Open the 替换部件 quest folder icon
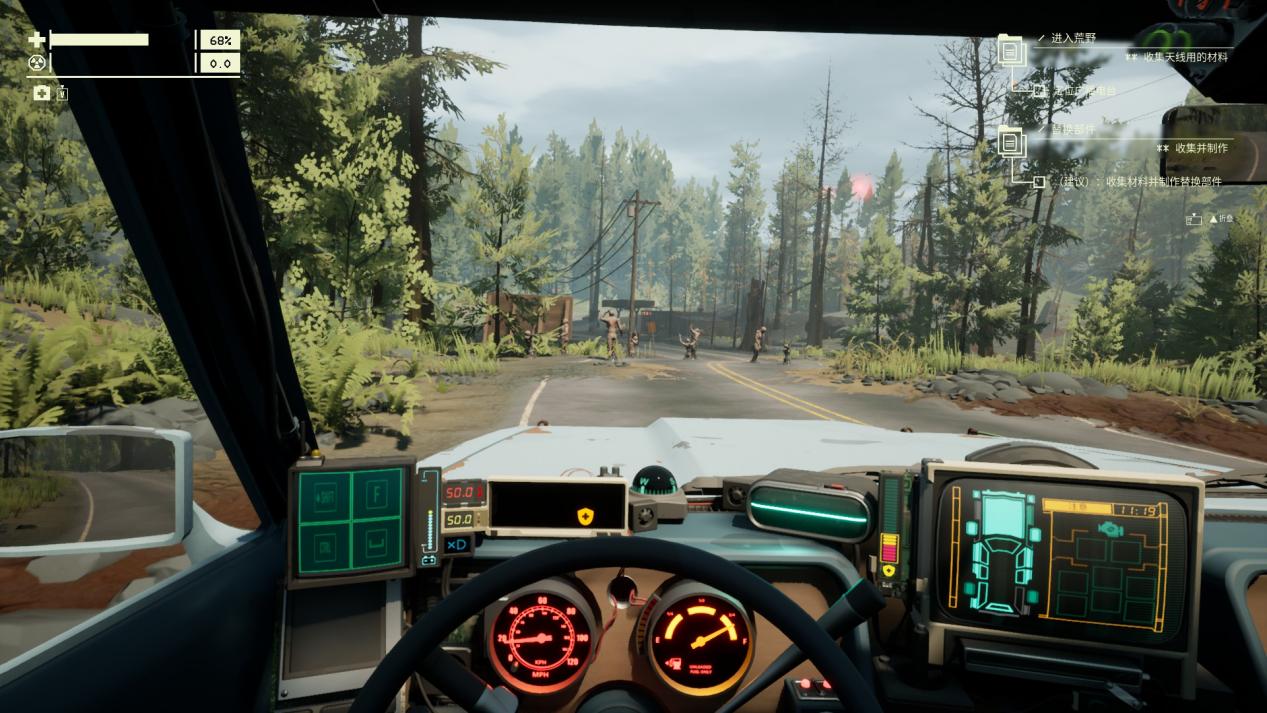This screenshot has width=1267, height=713. click(1010, 141)
